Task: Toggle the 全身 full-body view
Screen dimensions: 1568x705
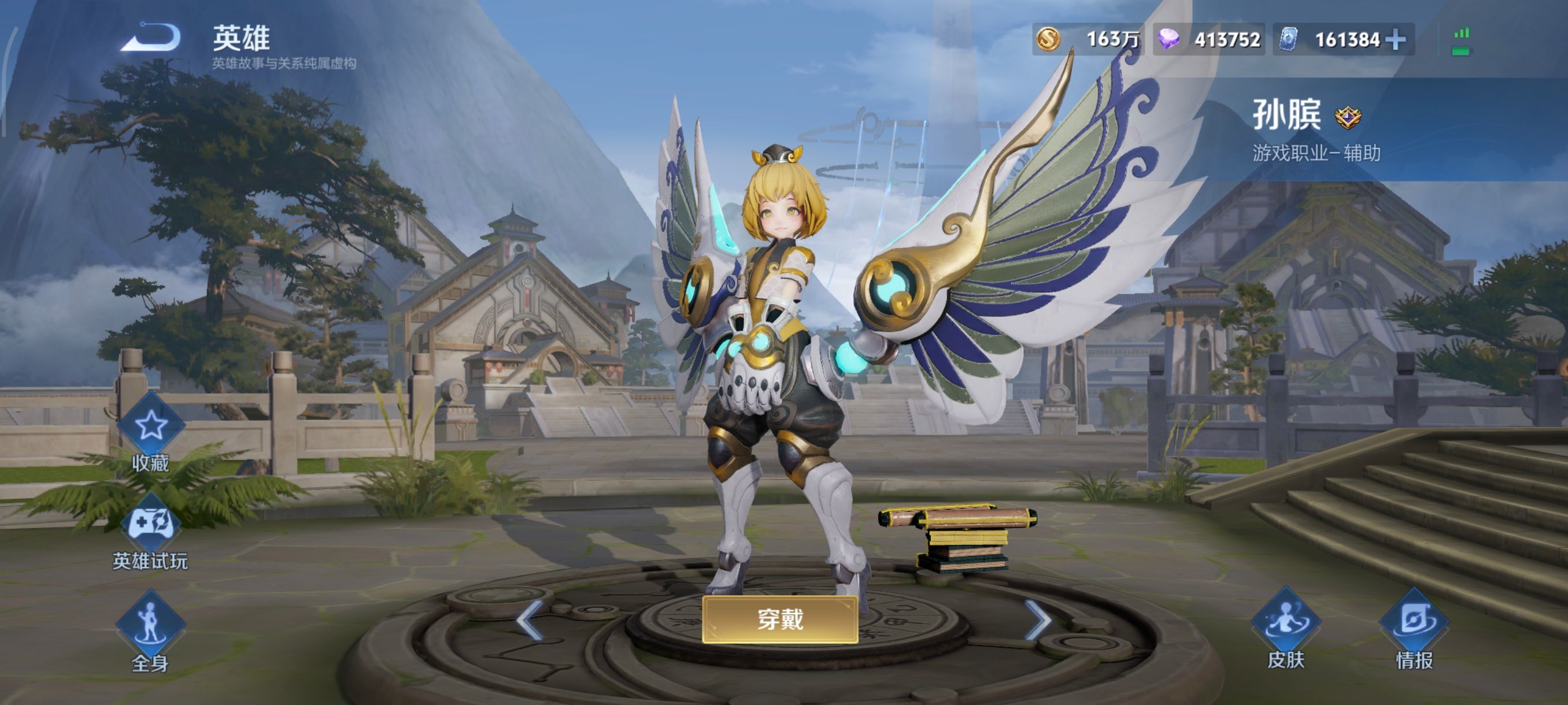Action: click(x=150, y=624)
